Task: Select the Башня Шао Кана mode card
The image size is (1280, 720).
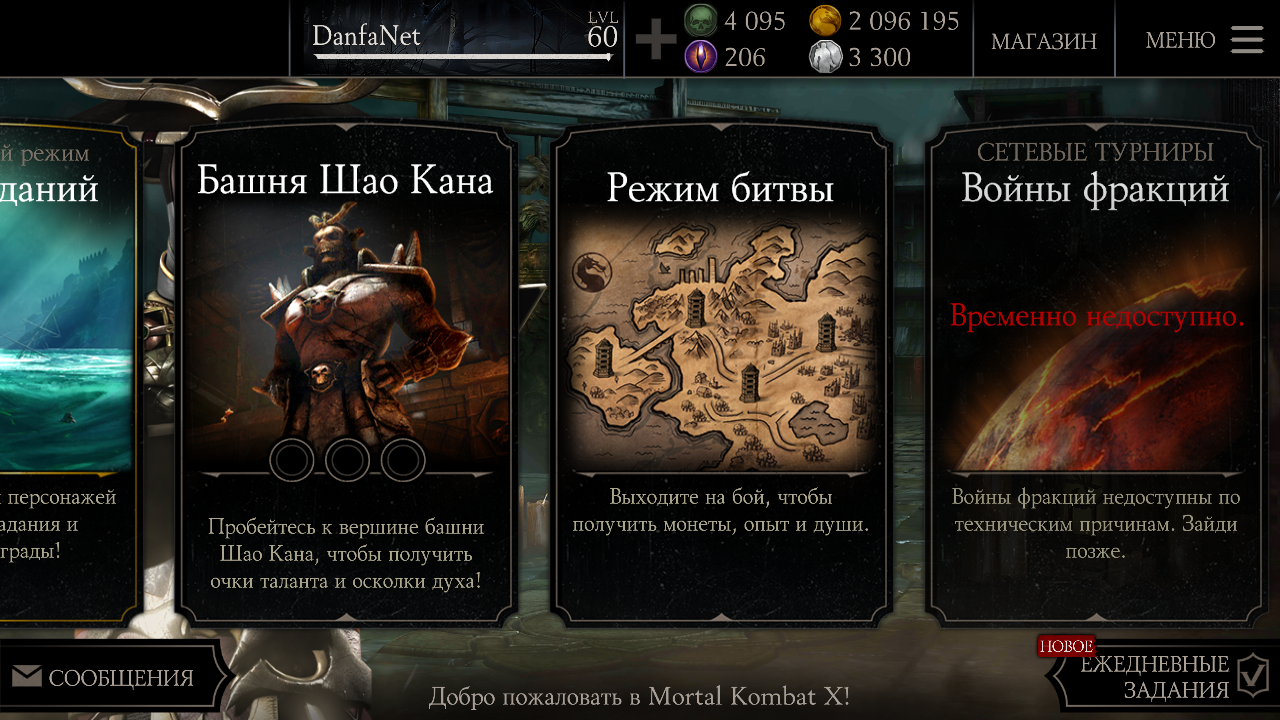Action: point(346,370)
